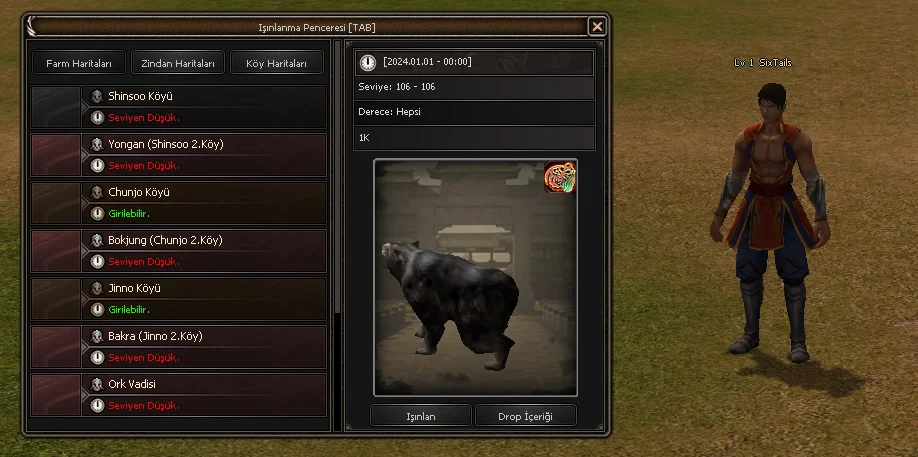918x457 pixels.
Task: Select Shinsoo Köyü from the map list
Action: tap(180, 106)
